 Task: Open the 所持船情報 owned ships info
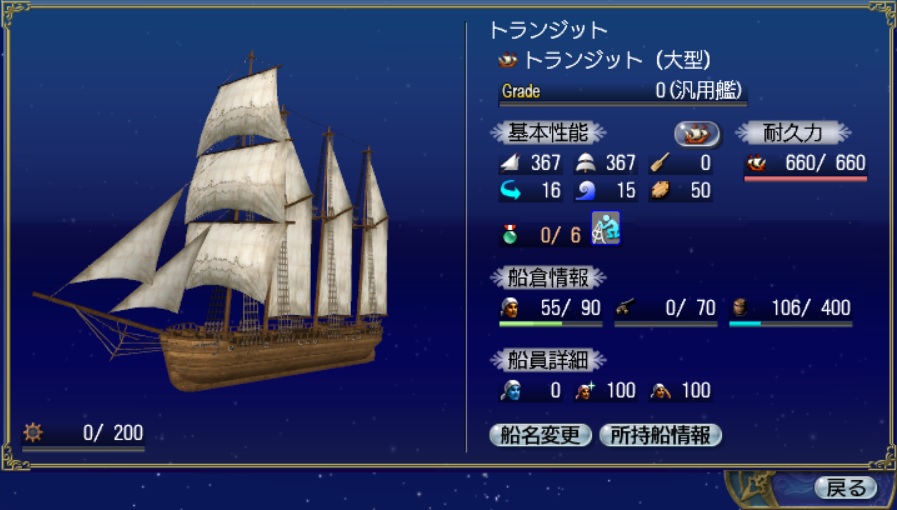pyautogui.click(x=660, y=435)
